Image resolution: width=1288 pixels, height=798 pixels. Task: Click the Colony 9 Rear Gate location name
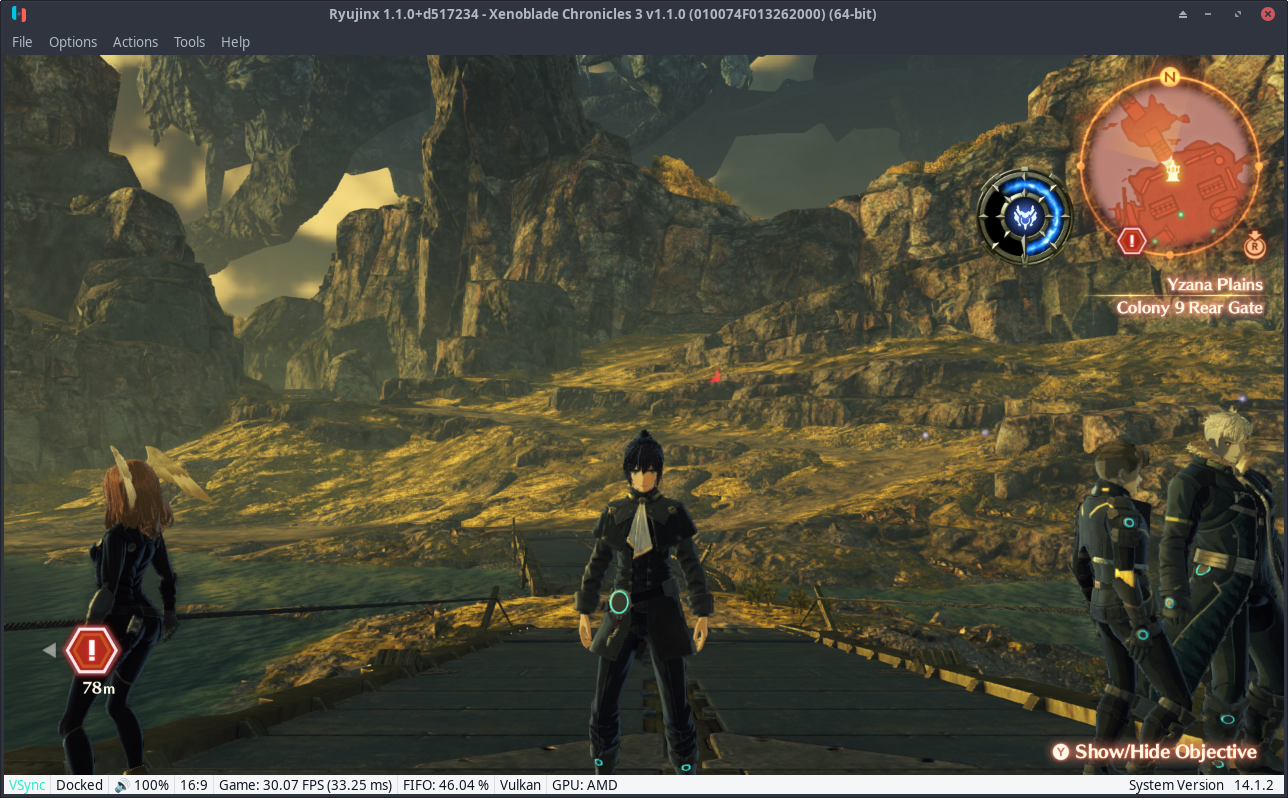coord(1189,307)
